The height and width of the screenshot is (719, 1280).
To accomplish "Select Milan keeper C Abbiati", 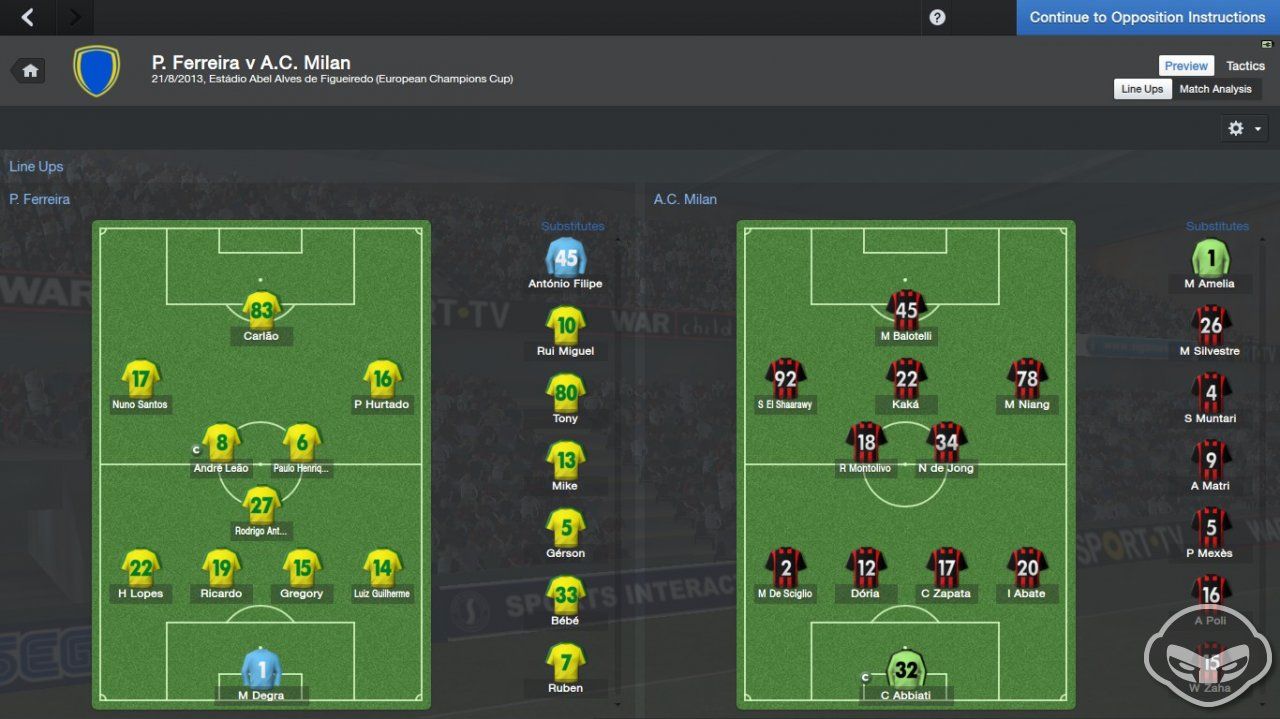I will pos(906,670).
